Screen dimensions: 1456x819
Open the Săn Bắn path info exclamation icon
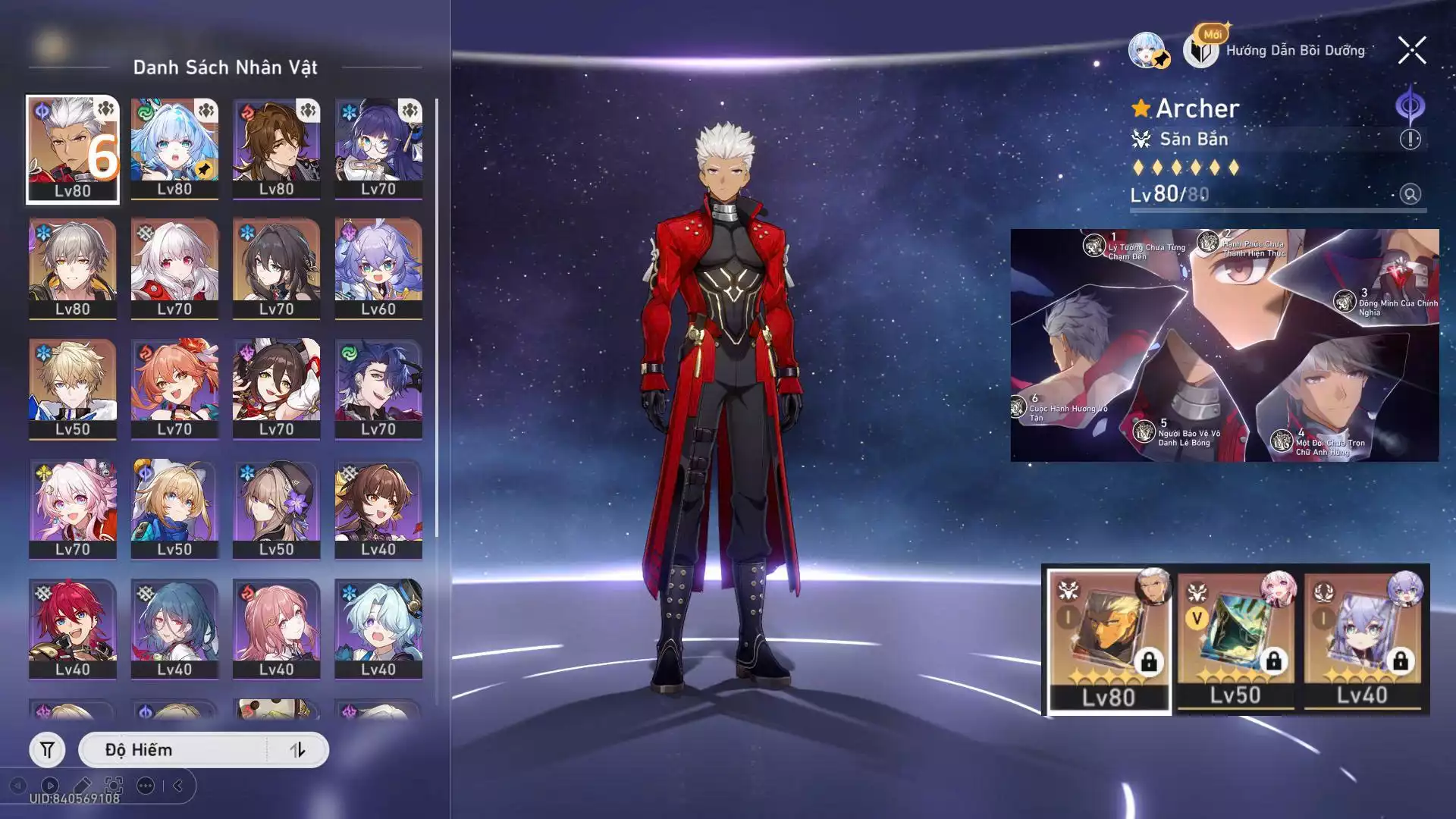click(x=1410, y=140)
